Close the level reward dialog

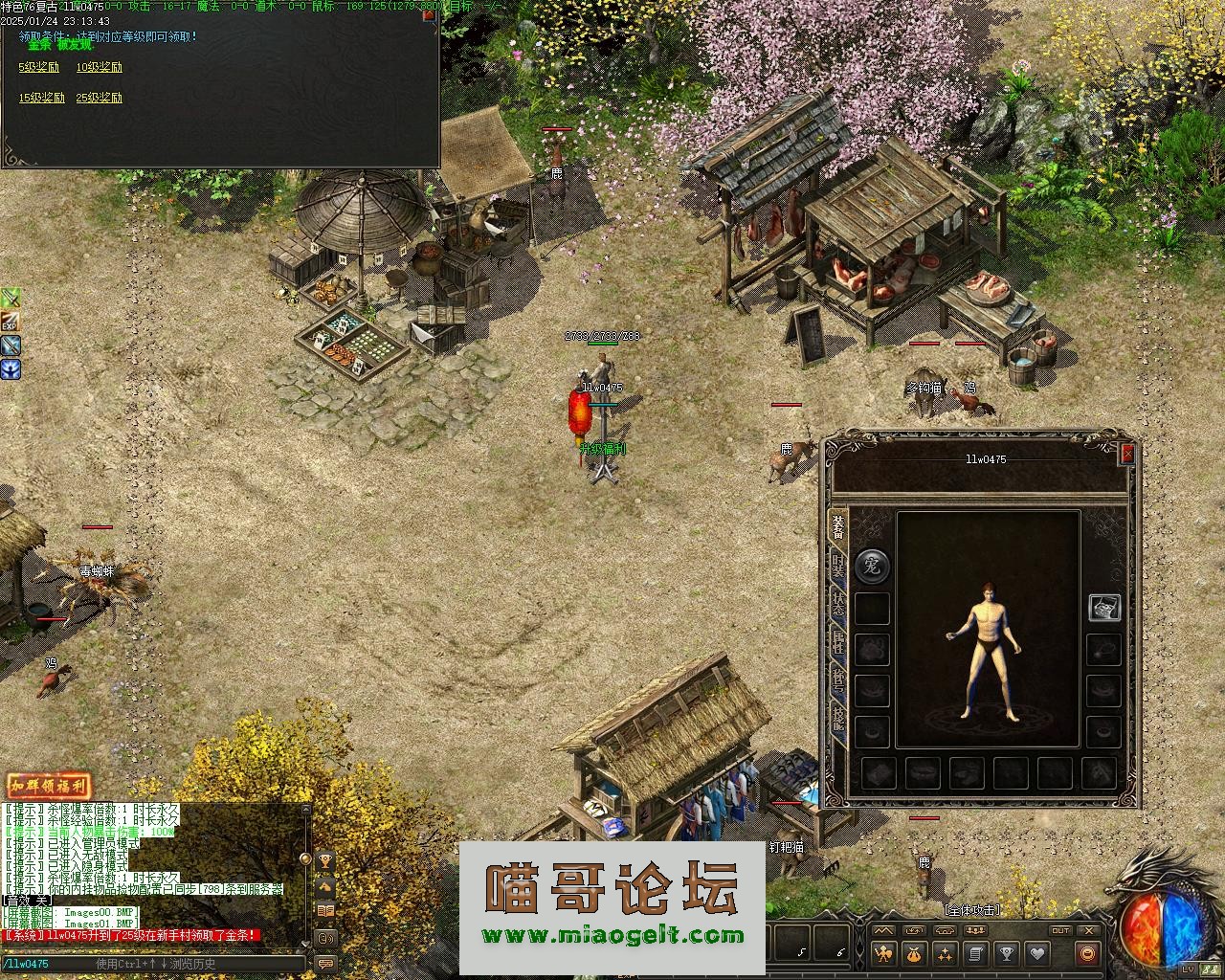(x=429, y=13)
